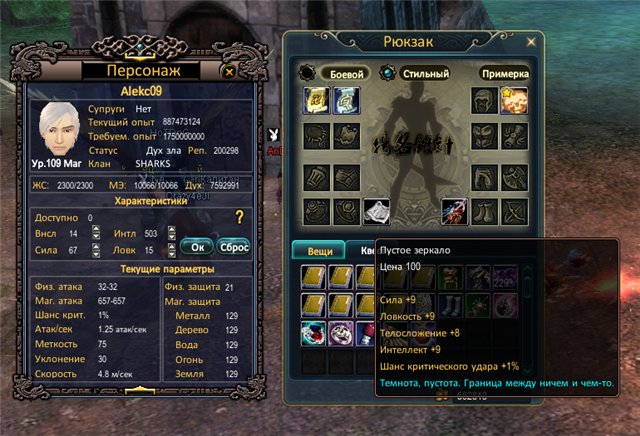Select the Вещи inventory tab
This screenshot has height=436, width=640.
click(318, 250)
